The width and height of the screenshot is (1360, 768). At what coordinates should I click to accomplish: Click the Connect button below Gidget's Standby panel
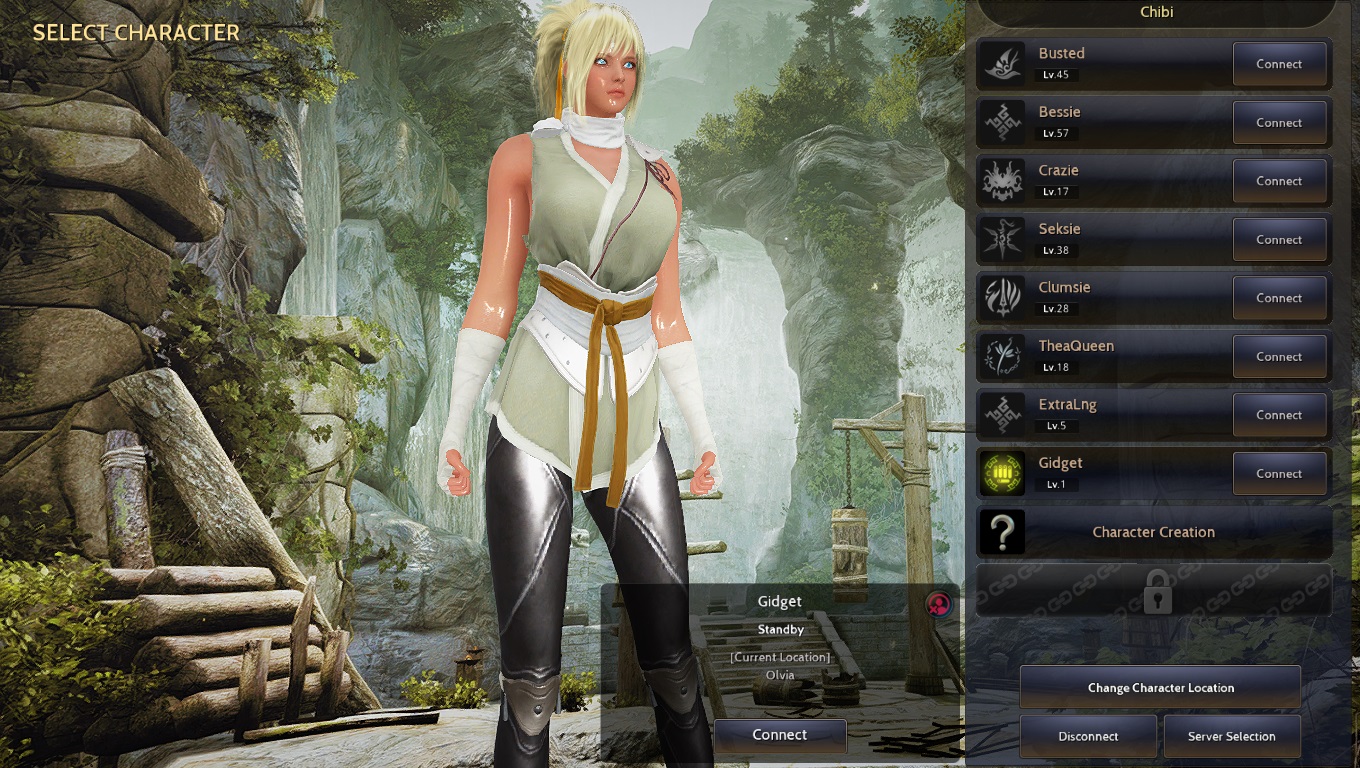779,735
